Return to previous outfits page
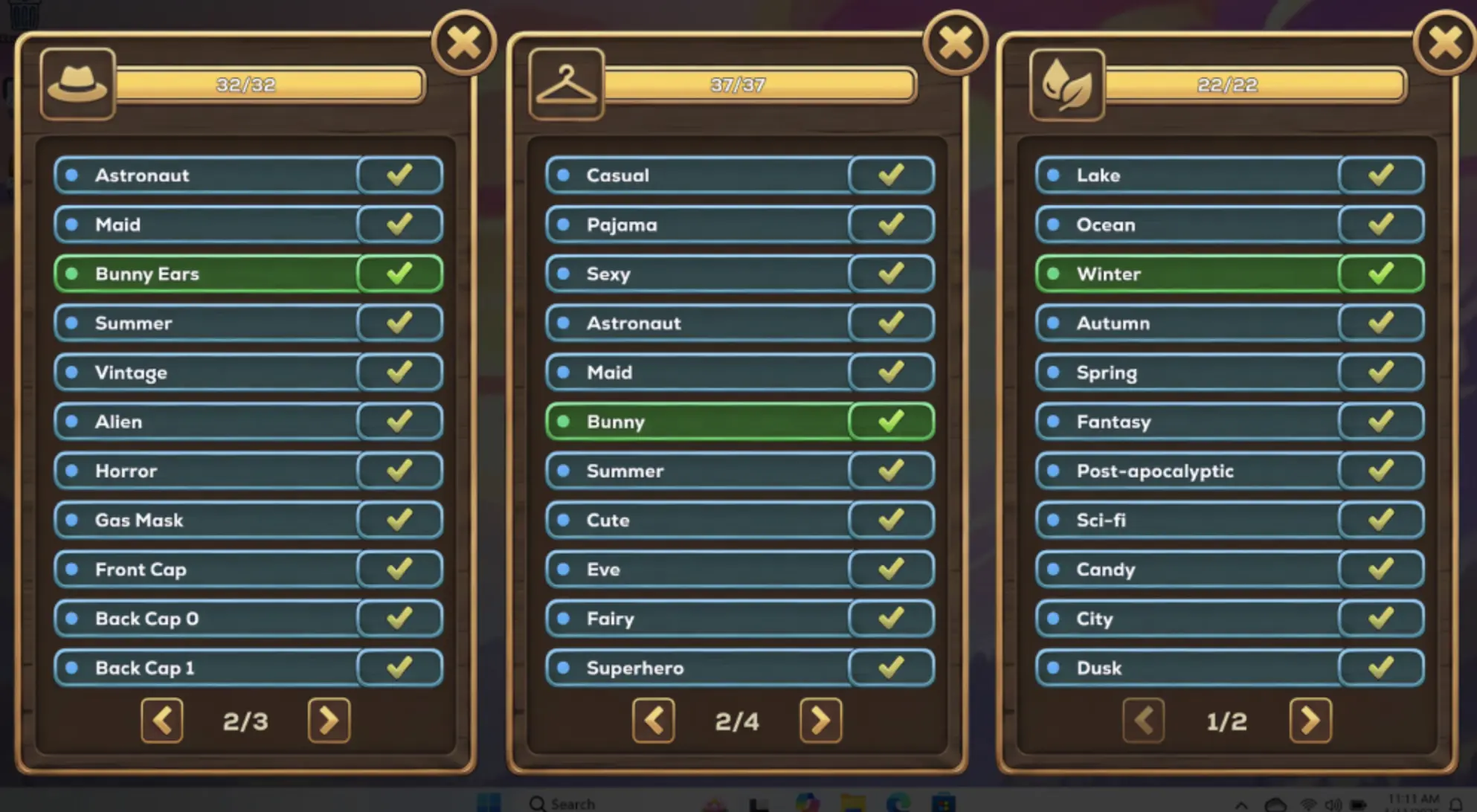 (x=654, y=720)
